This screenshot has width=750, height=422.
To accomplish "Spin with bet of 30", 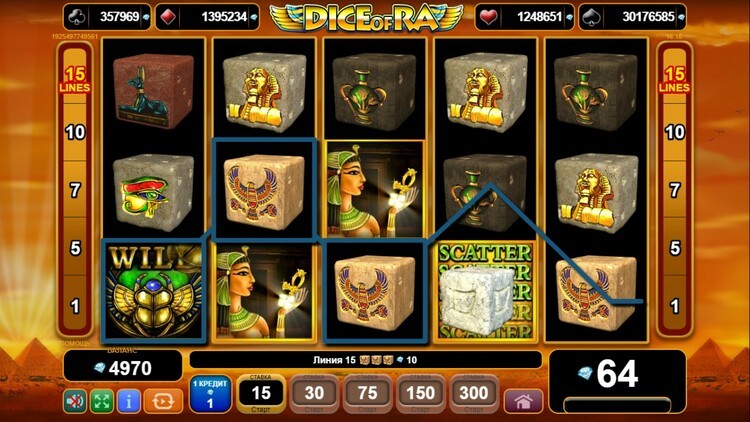I will pos(313,395).
